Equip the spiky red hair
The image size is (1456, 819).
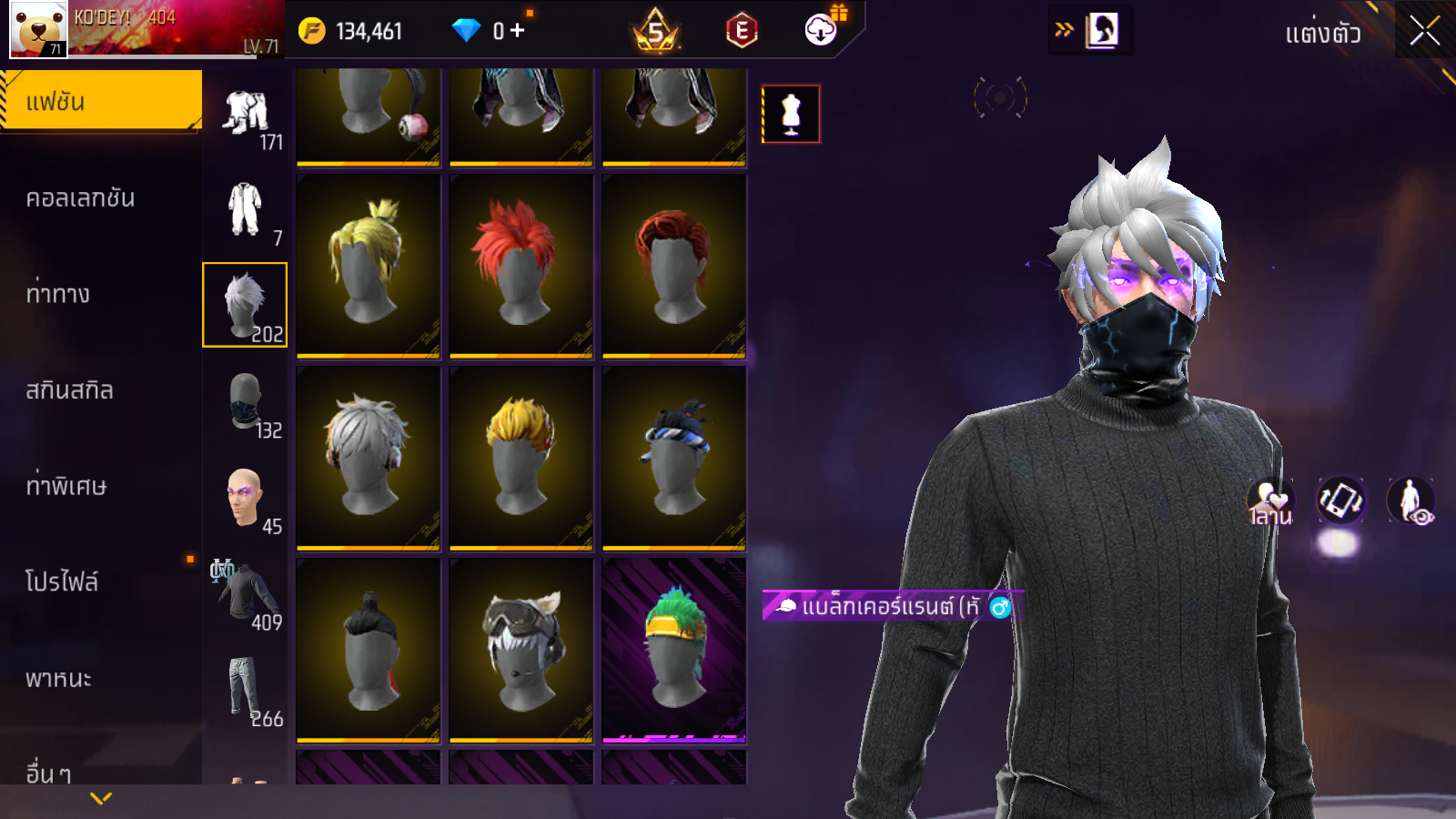pyautogui.click(x=521, y=265)
